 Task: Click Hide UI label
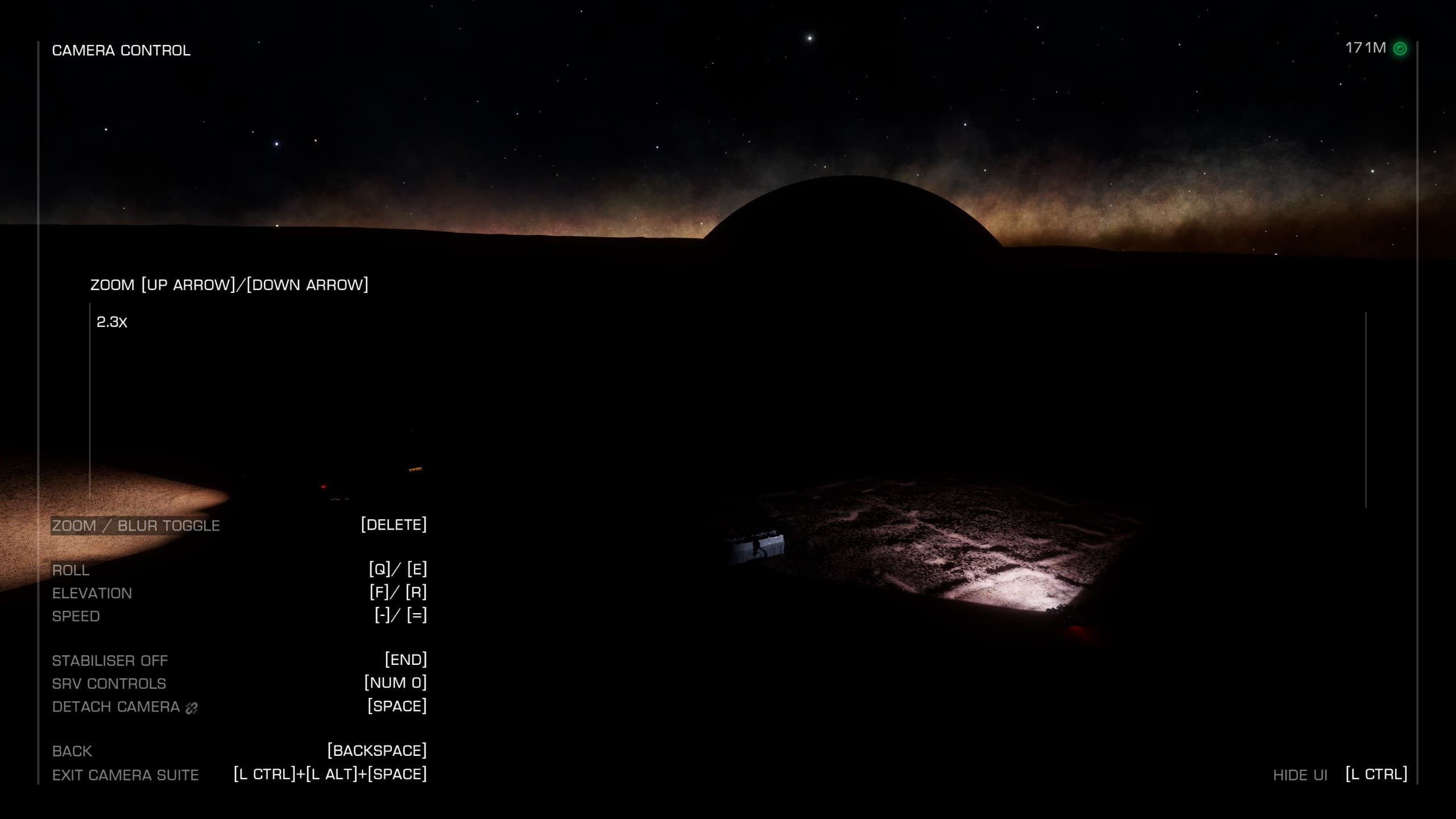click(x=1300, y=775)
